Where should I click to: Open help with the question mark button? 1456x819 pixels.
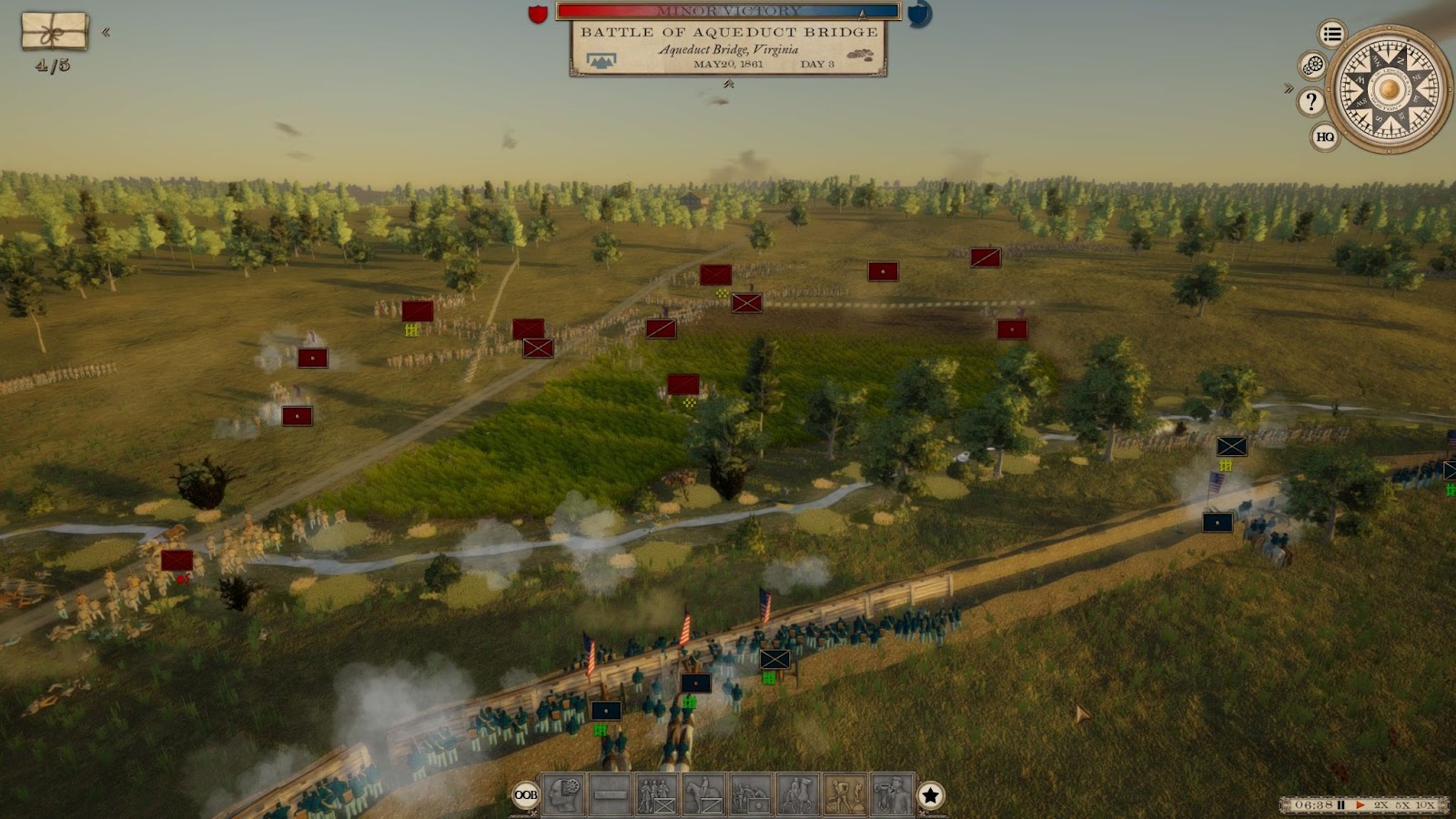[x=1310, y=102]
